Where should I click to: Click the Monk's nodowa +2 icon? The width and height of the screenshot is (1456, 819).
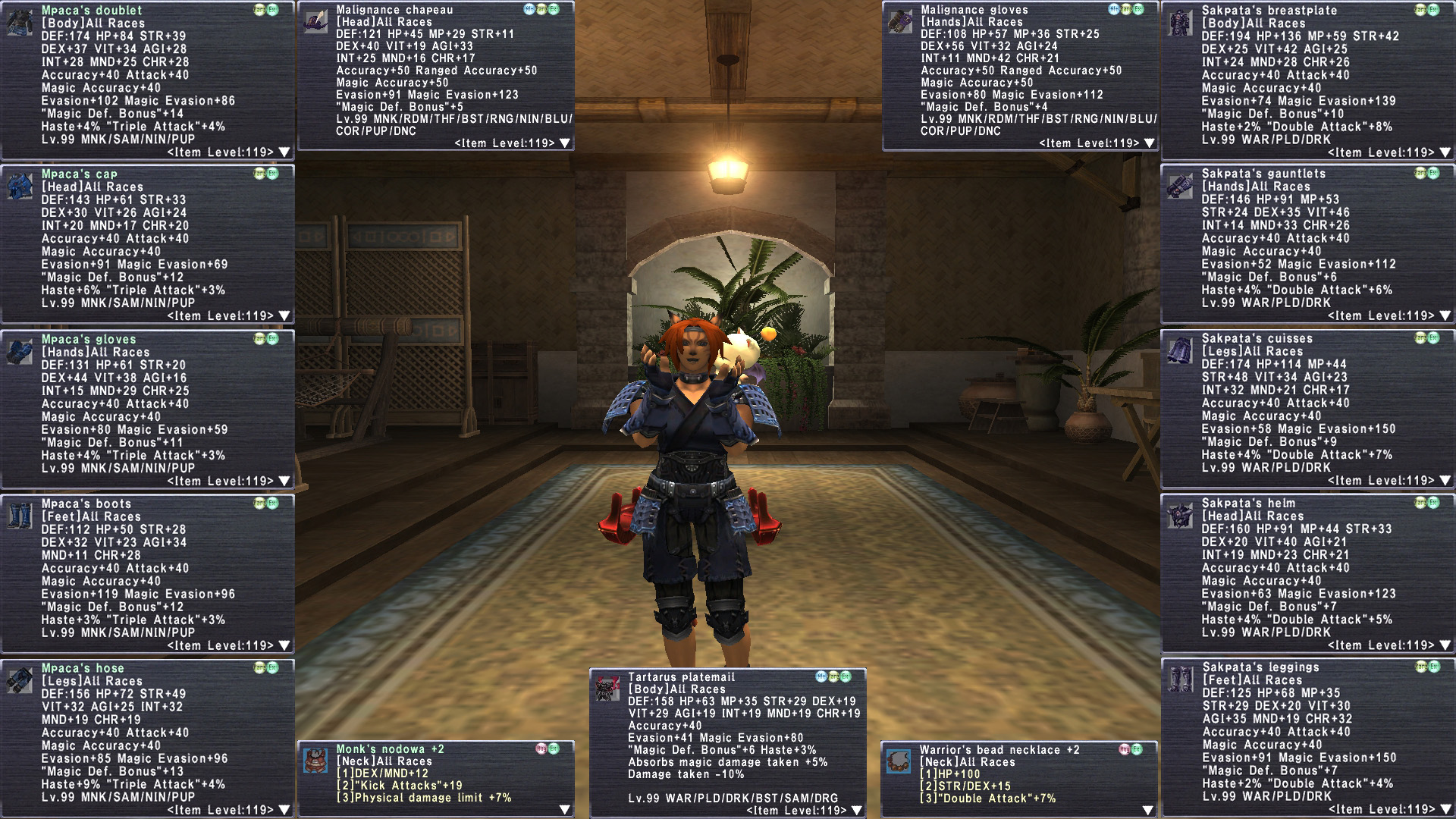(x=315, y=760)
